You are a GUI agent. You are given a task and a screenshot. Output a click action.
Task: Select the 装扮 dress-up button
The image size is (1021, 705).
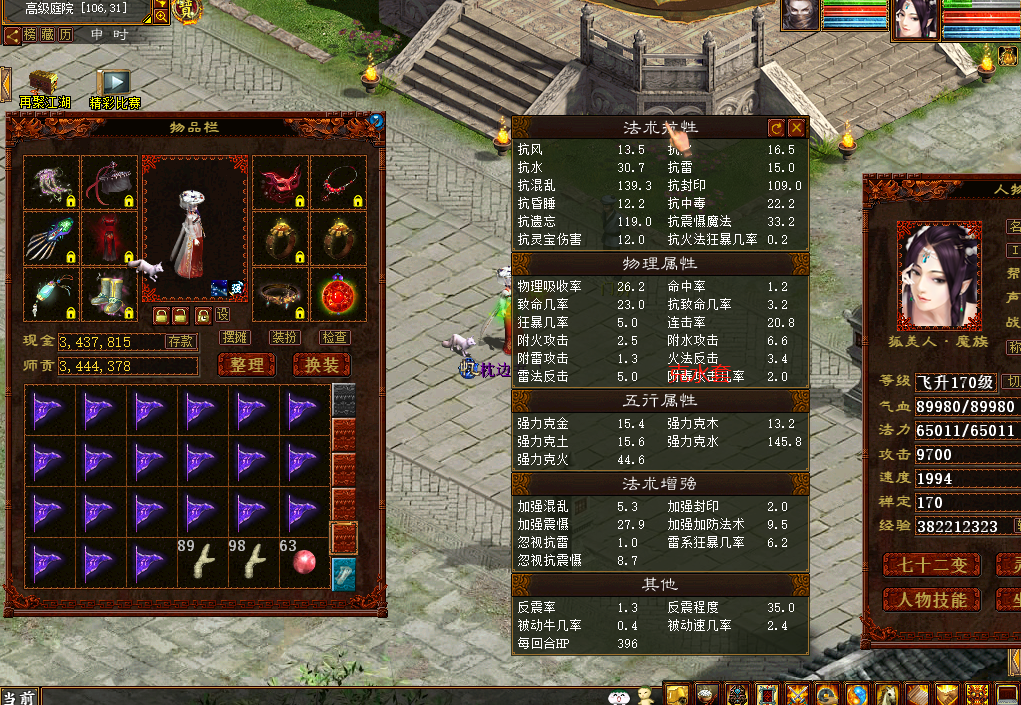click(285, 338)
